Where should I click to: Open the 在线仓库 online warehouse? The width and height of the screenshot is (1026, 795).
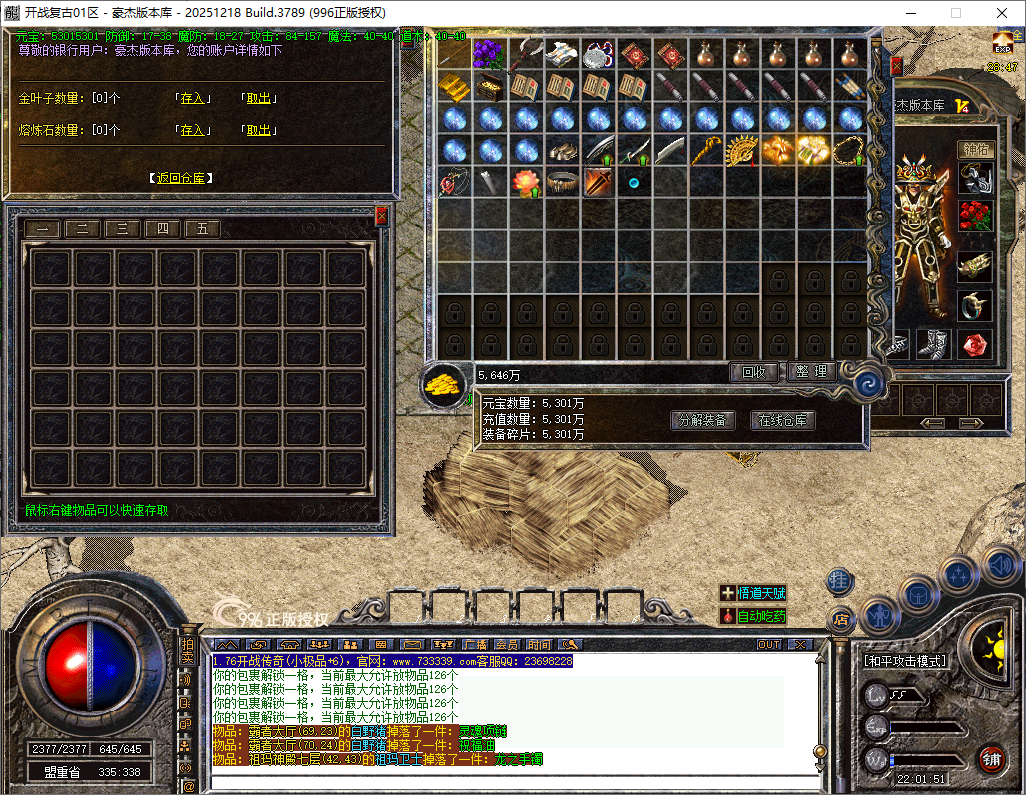pyautogui.click(x=783, y=420)
